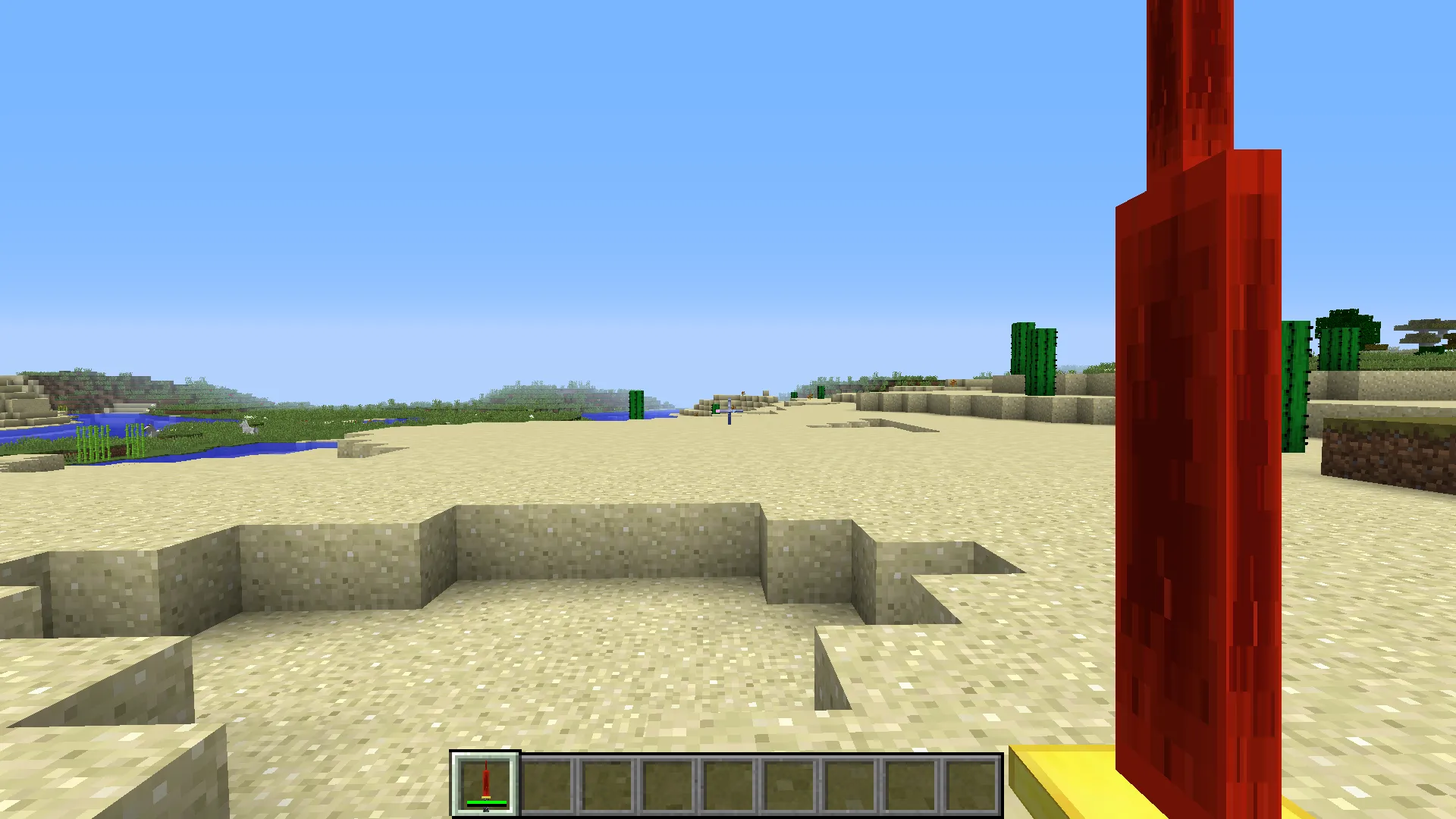Click the fourth hotbar slot
The image size is (1456, 819).
pos(668,785)
